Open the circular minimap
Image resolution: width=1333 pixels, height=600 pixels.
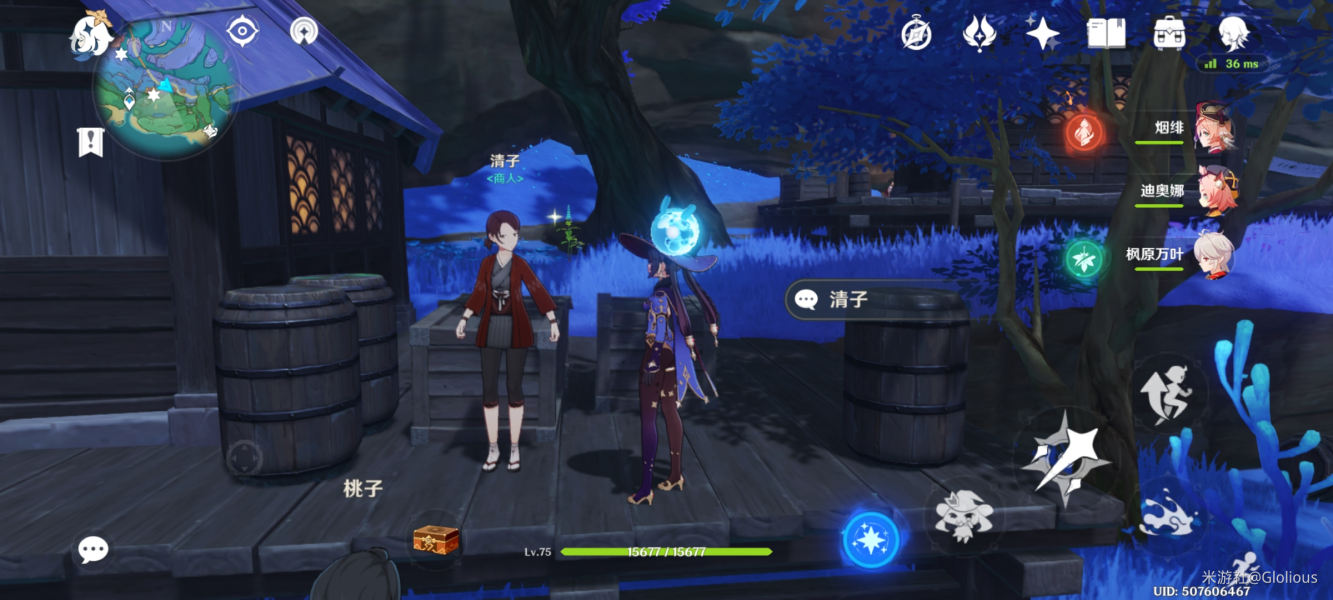(165, 90)
